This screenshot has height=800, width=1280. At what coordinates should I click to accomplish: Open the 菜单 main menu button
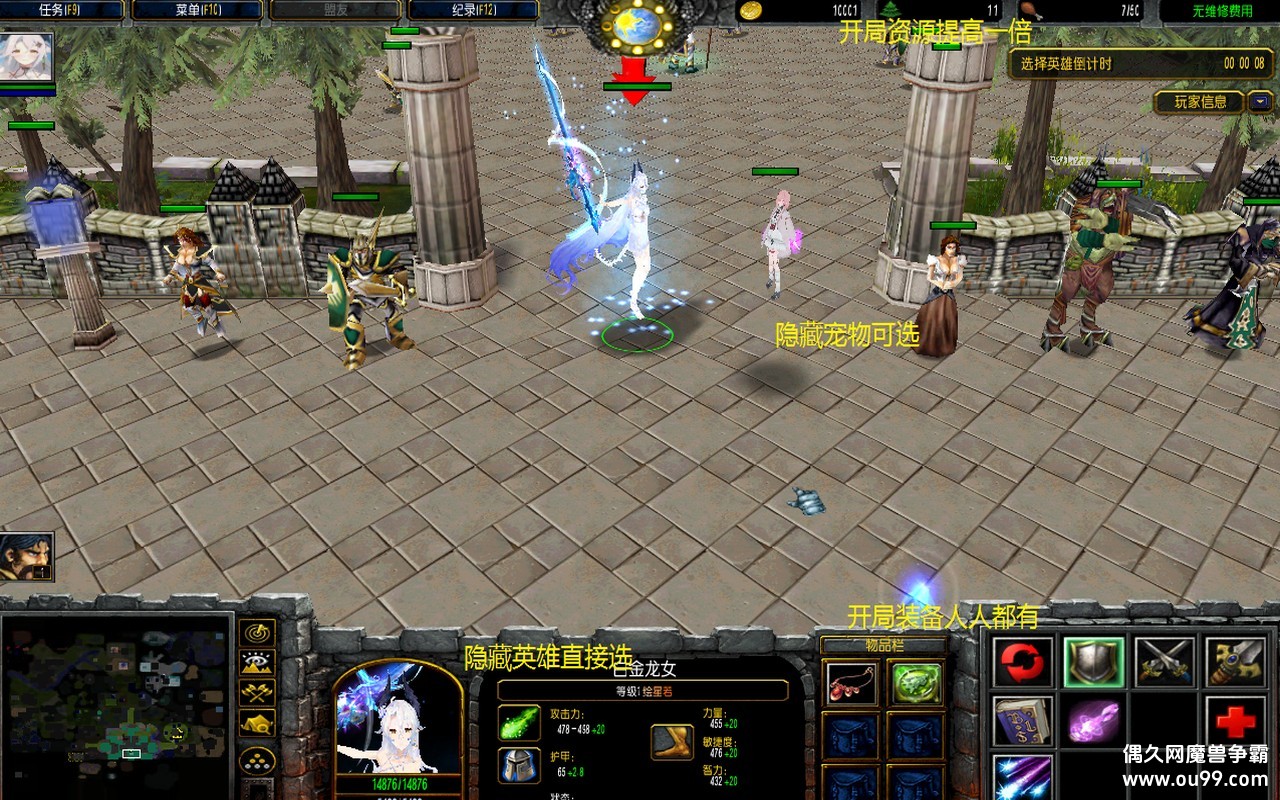197,10
